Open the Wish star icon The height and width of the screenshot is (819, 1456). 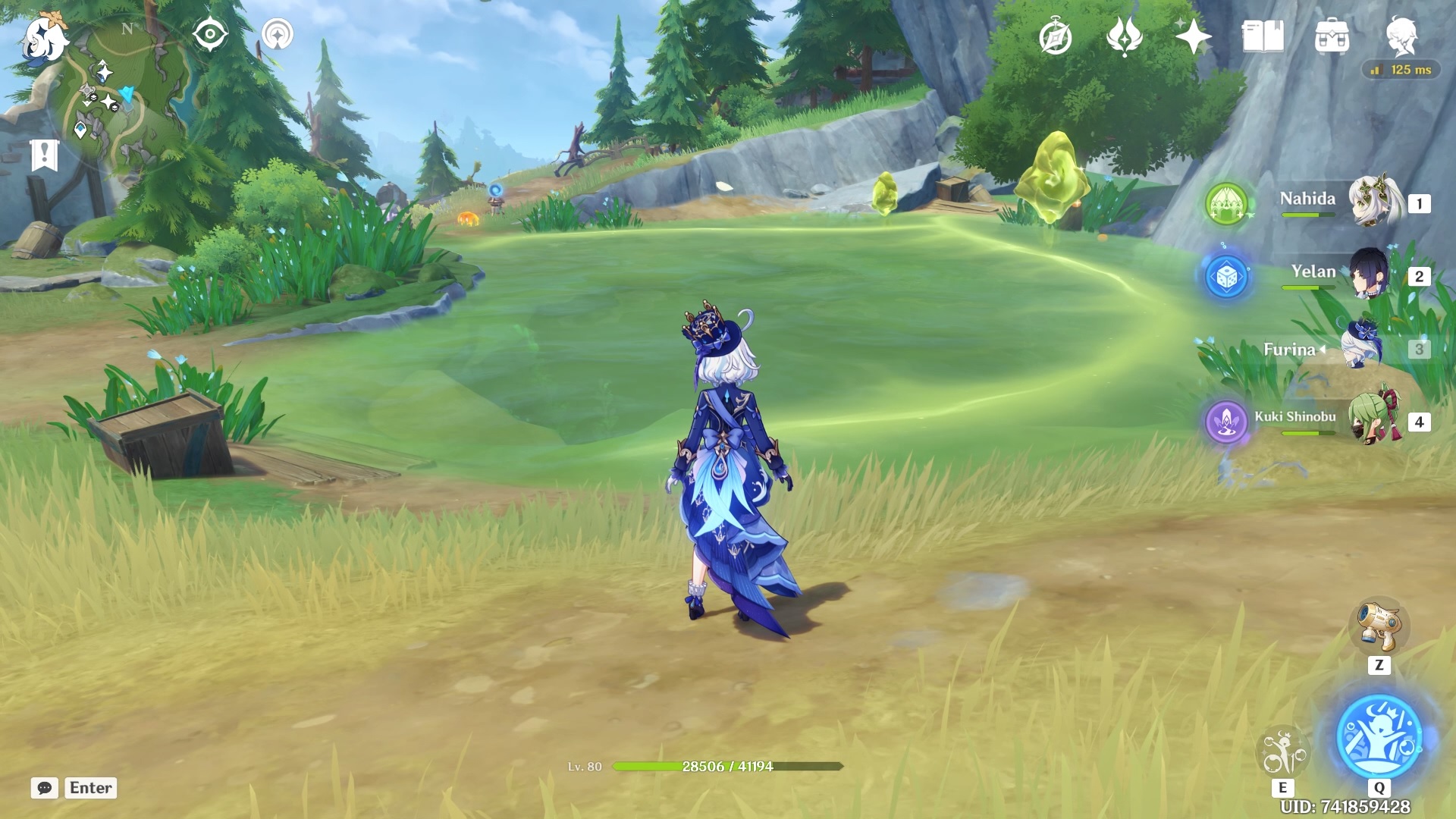(x=1192, y=36)
